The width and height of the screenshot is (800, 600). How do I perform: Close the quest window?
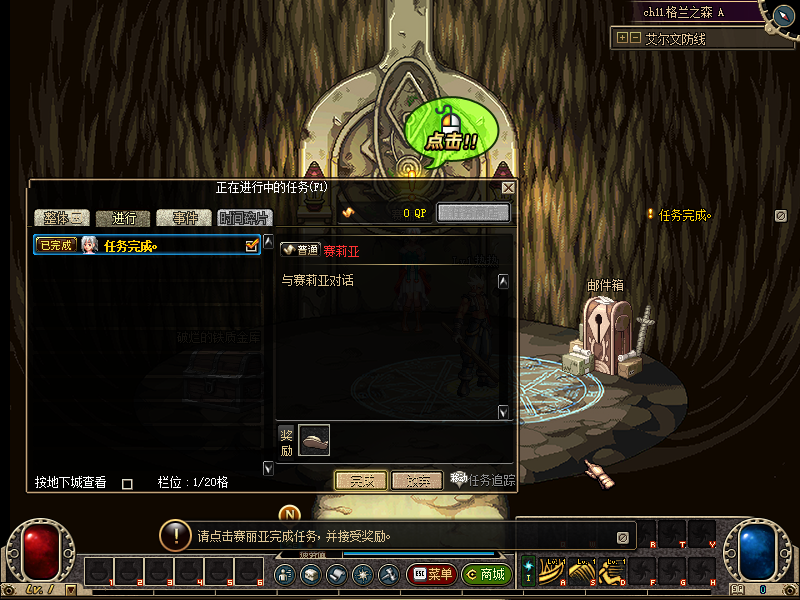(x=508, y=188)
